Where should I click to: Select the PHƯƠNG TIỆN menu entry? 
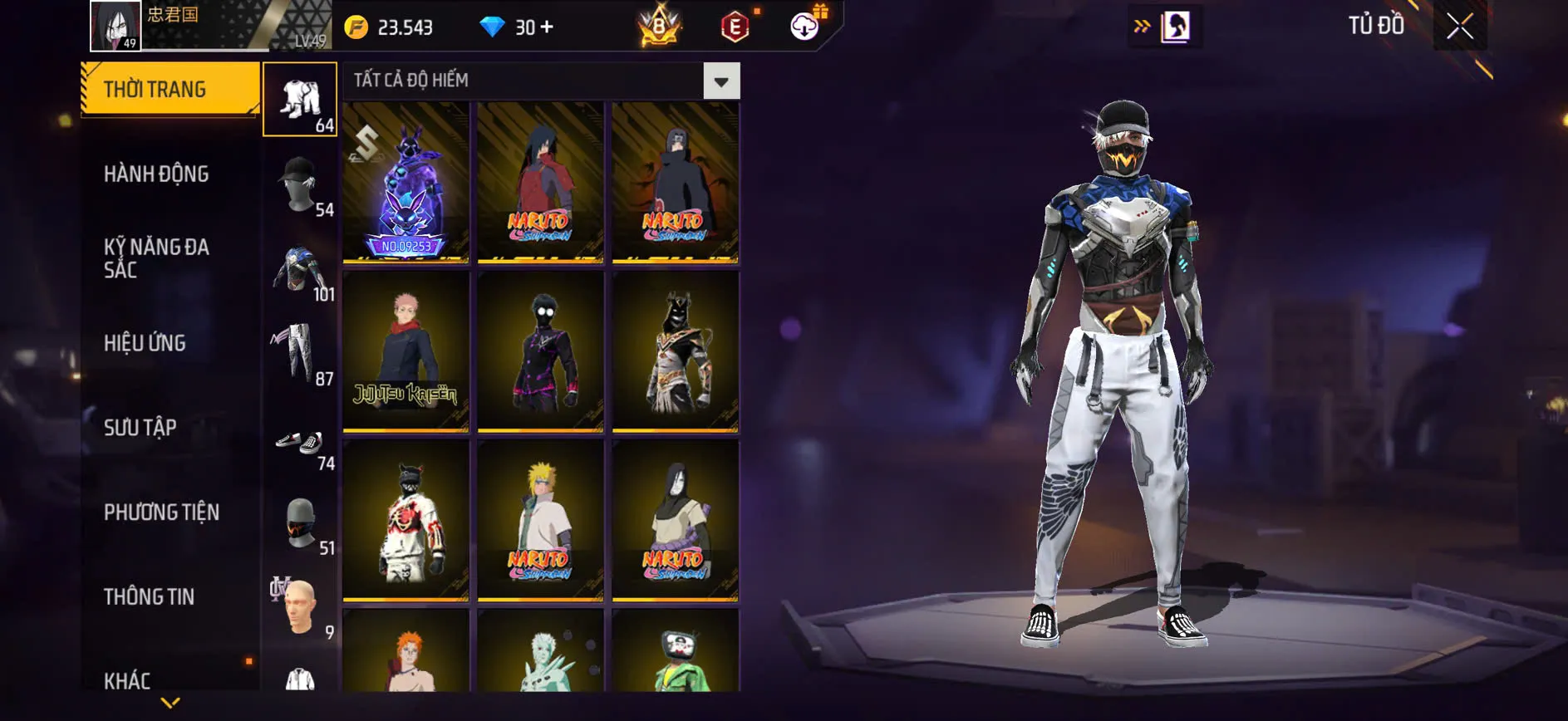click(x=163, y=513)
